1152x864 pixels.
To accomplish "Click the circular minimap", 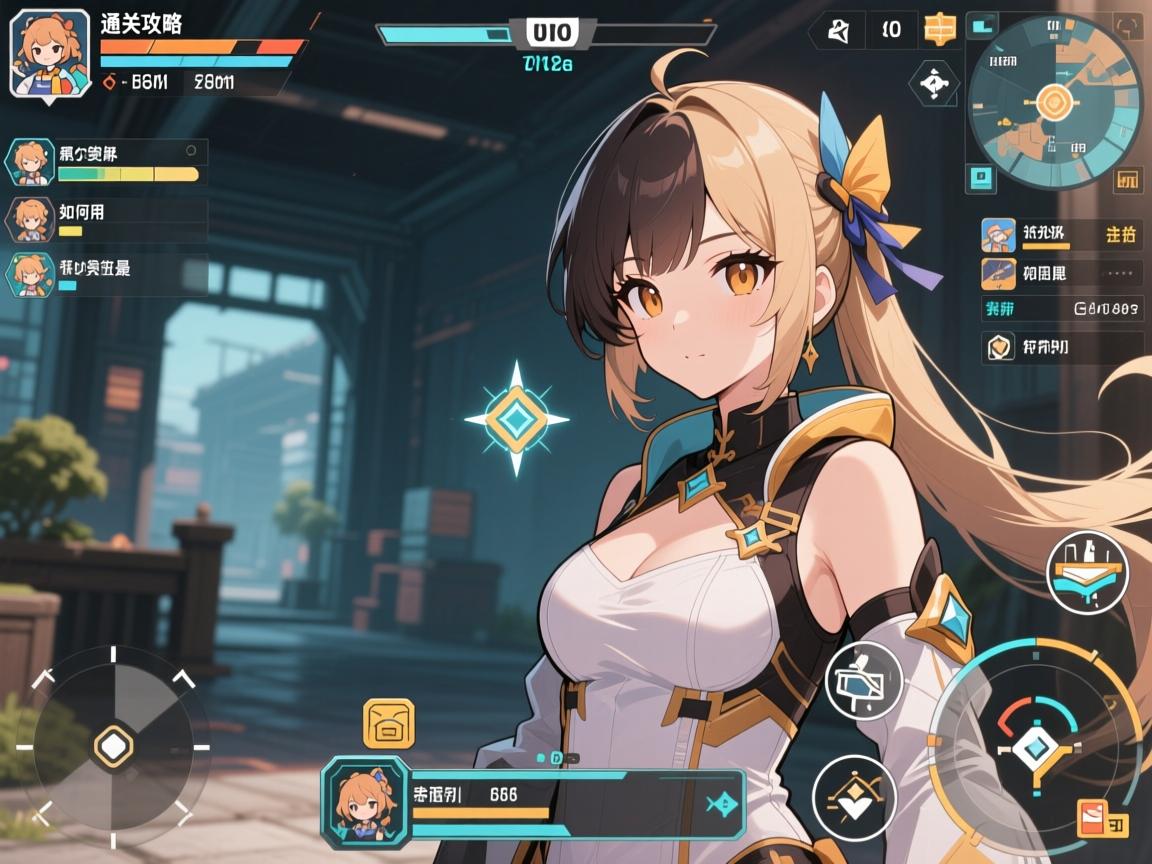I will click(1053, 102).
